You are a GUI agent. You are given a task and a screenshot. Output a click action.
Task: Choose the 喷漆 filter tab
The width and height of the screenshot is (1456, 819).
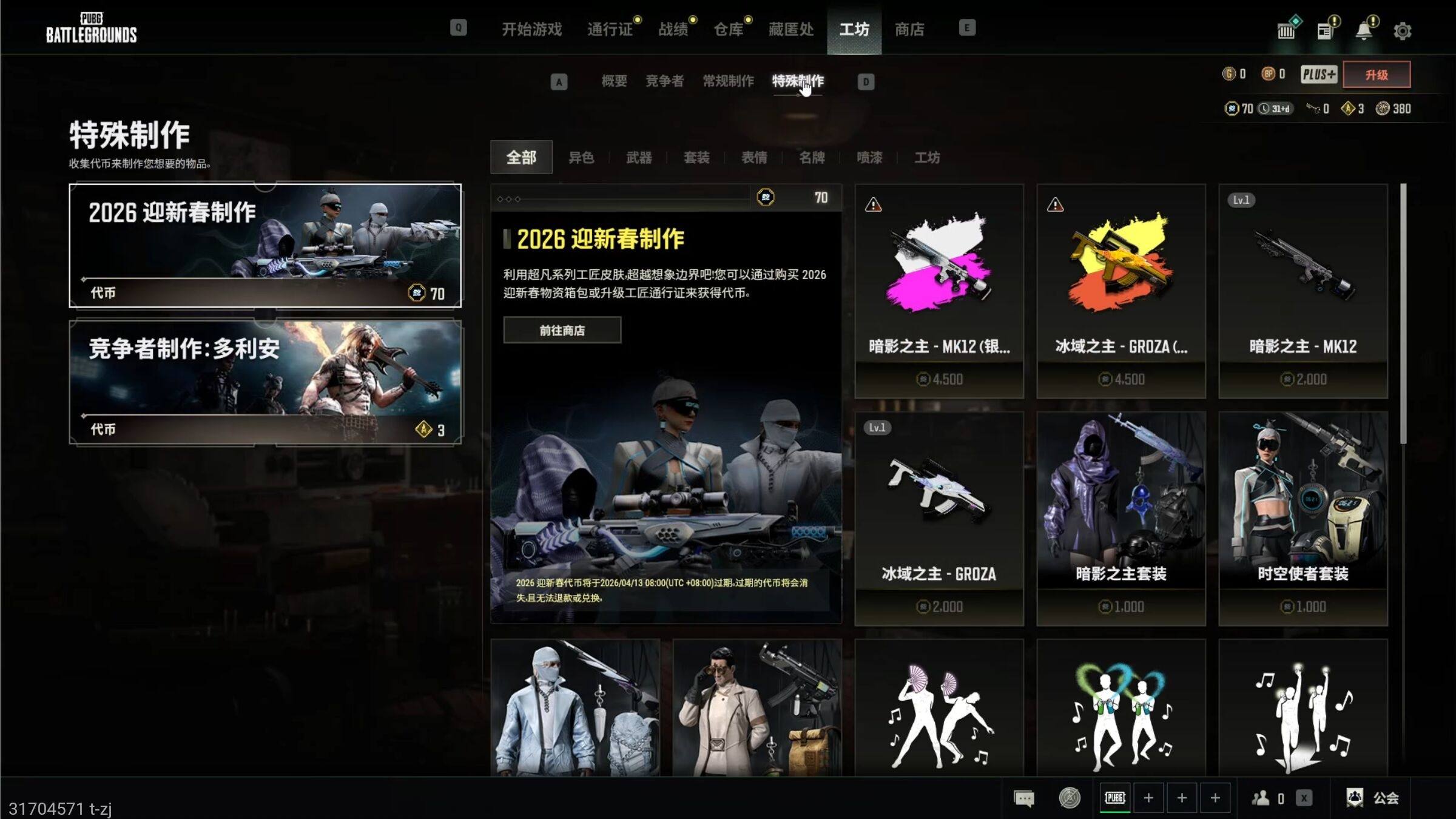tap(869, 158)
